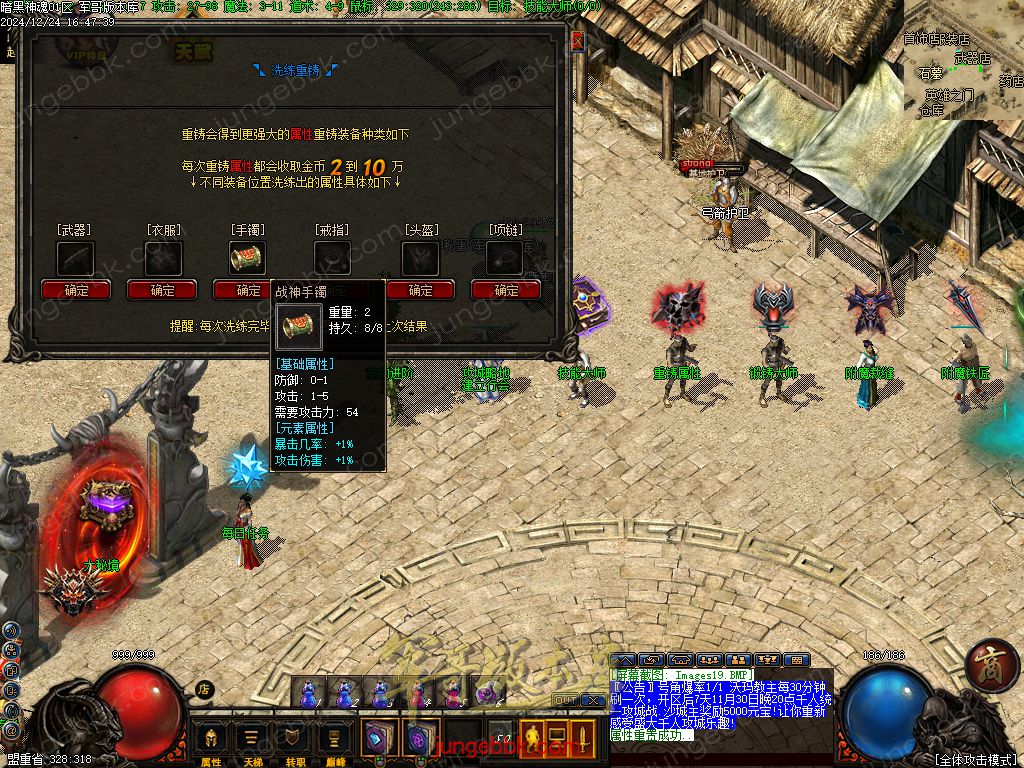The height and width of the screenshot is (768, 1024).
Task: Click the OUT button above the toolbar
Action: [x=564, y=700]
